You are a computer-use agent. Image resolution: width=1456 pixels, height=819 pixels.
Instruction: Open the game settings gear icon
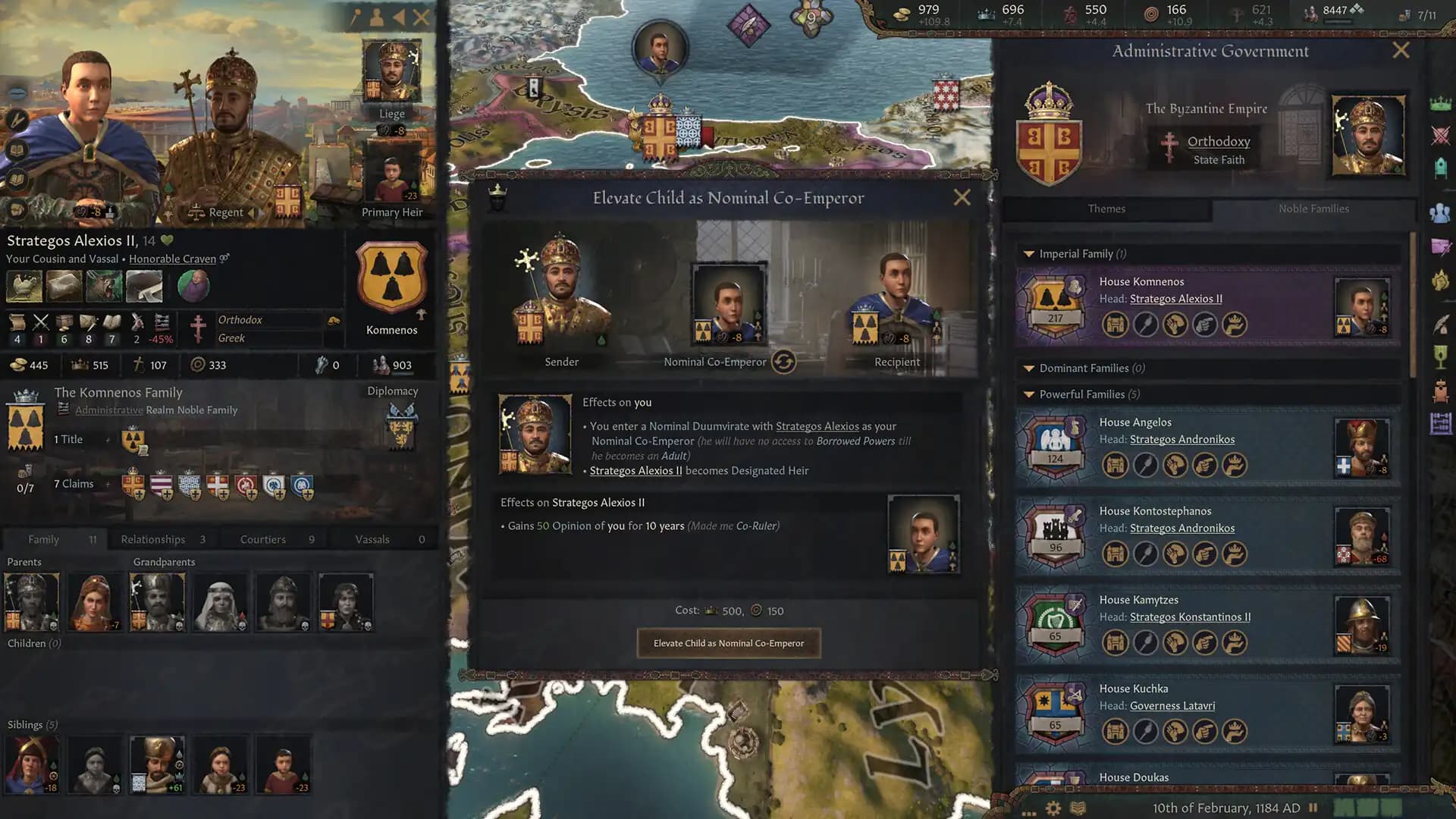click(1053, 807)
